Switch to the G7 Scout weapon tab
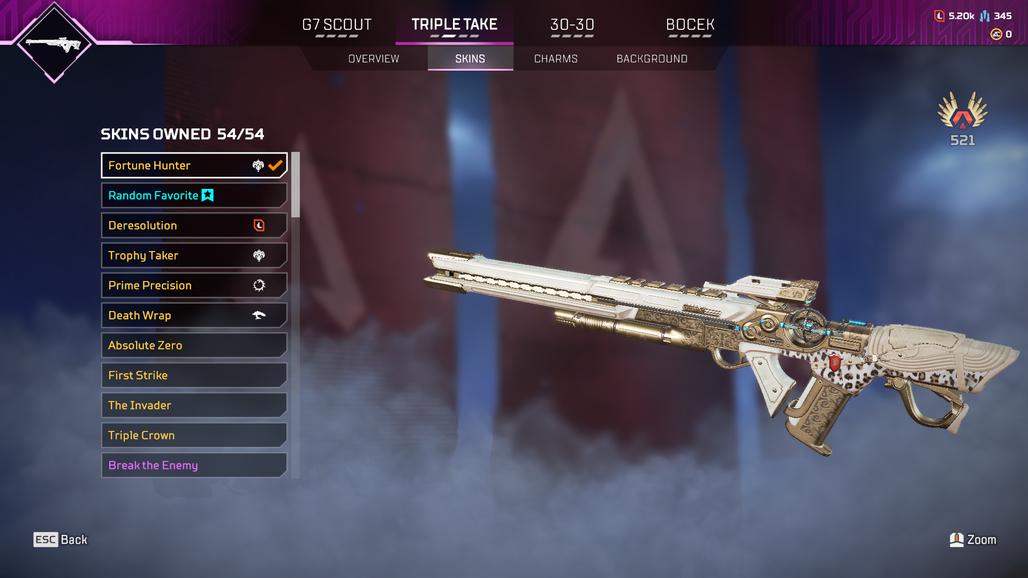The width and height of the screenshot is (1028, 578). 336,25
